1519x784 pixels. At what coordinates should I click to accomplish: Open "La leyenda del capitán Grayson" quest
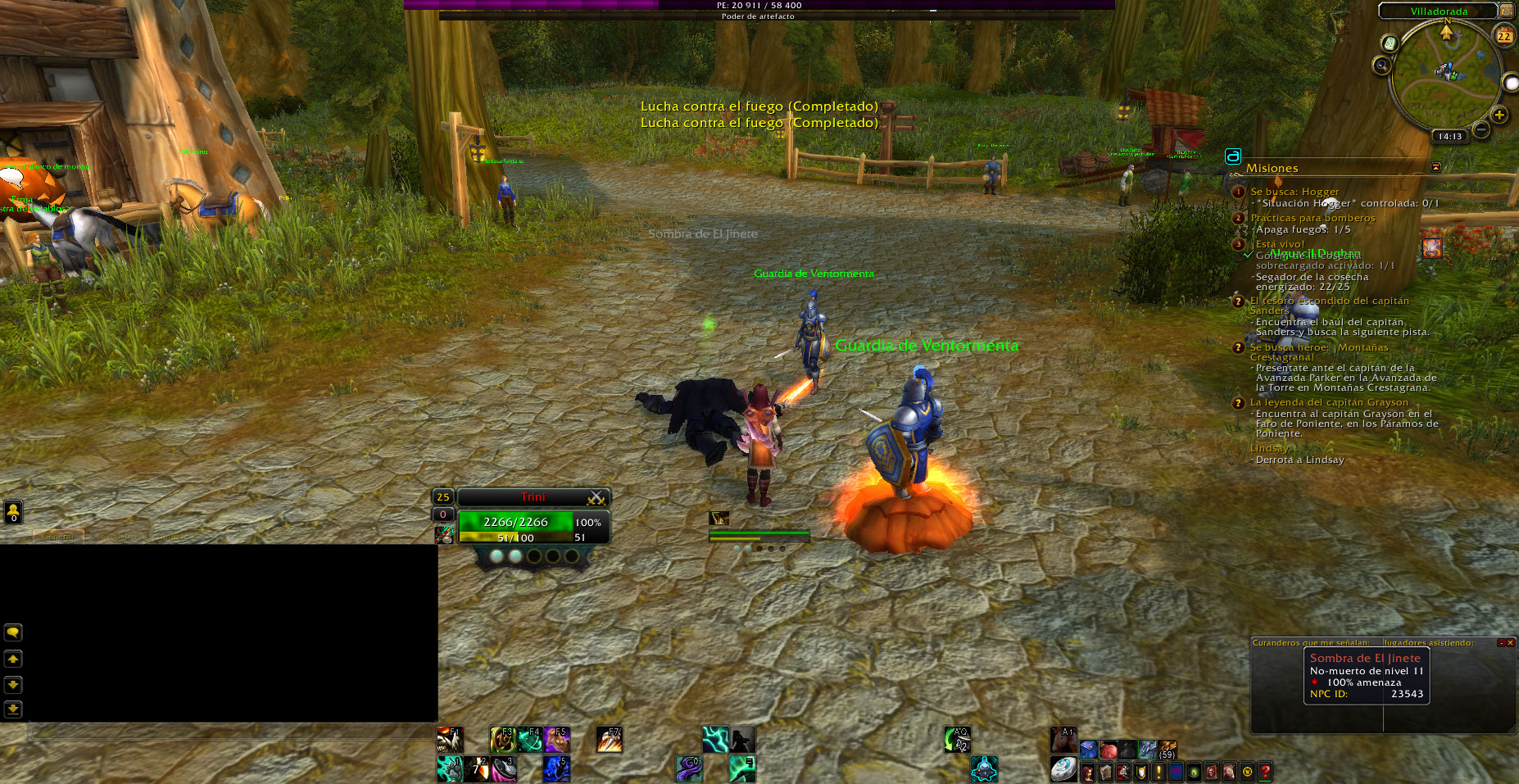1329,402
